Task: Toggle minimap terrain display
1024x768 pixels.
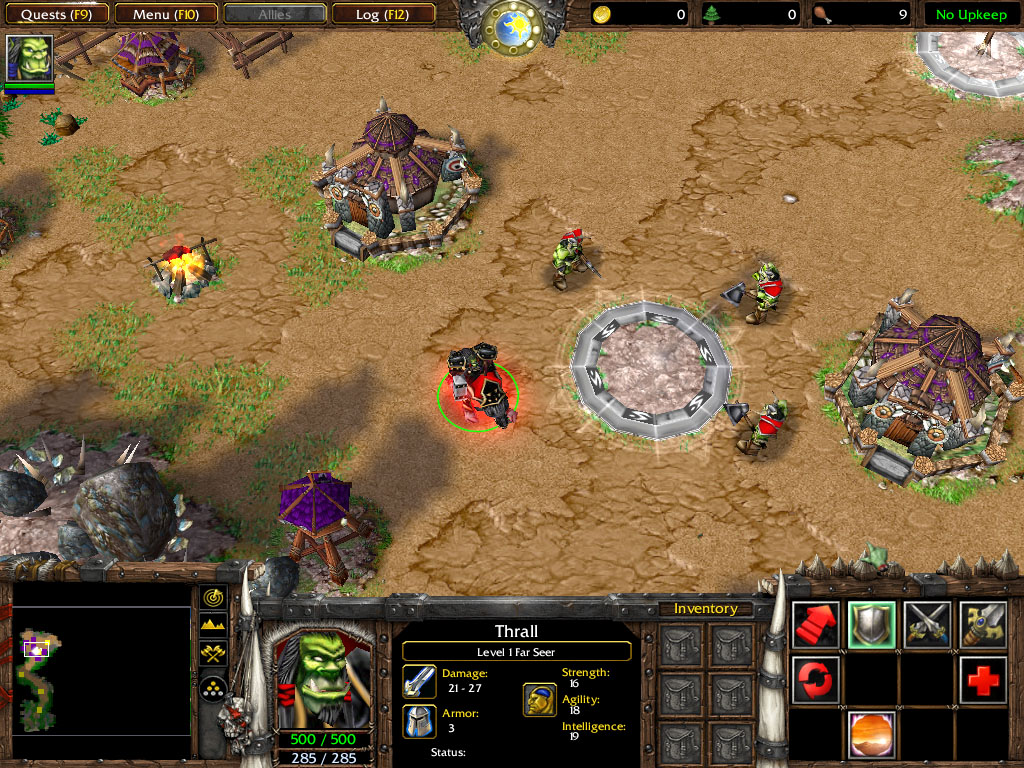Action: coord(213,626)
